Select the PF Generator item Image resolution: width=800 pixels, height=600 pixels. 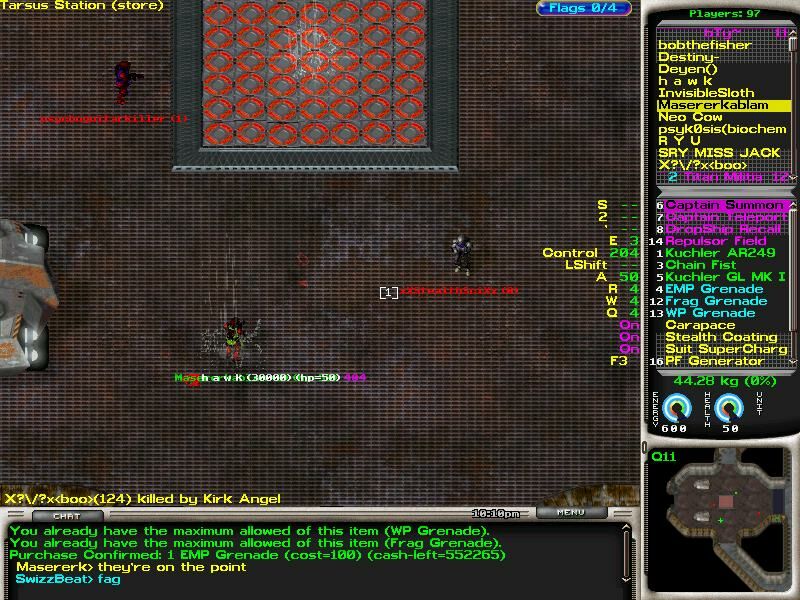pyautogui.click(x=715, y=361)
